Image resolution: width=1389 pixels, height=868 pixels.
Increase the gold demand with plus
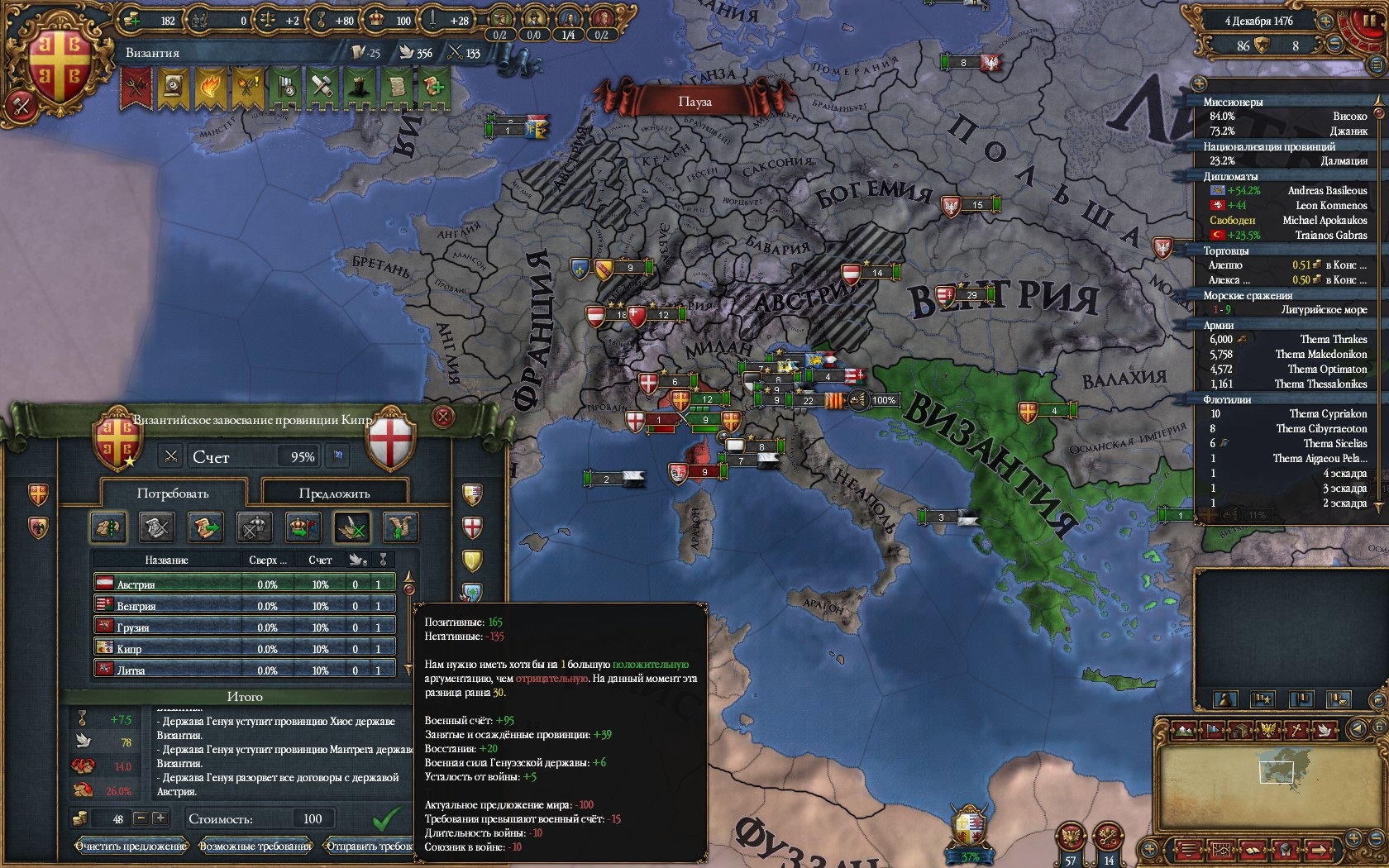(x=160, y=818)
